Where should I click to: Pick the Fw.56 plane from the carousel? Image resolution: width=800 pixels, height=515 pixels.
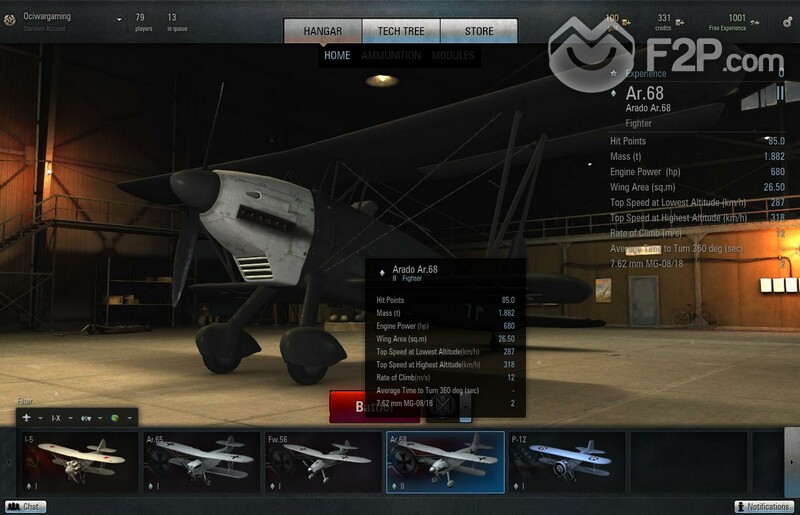[x=322, y=462]
